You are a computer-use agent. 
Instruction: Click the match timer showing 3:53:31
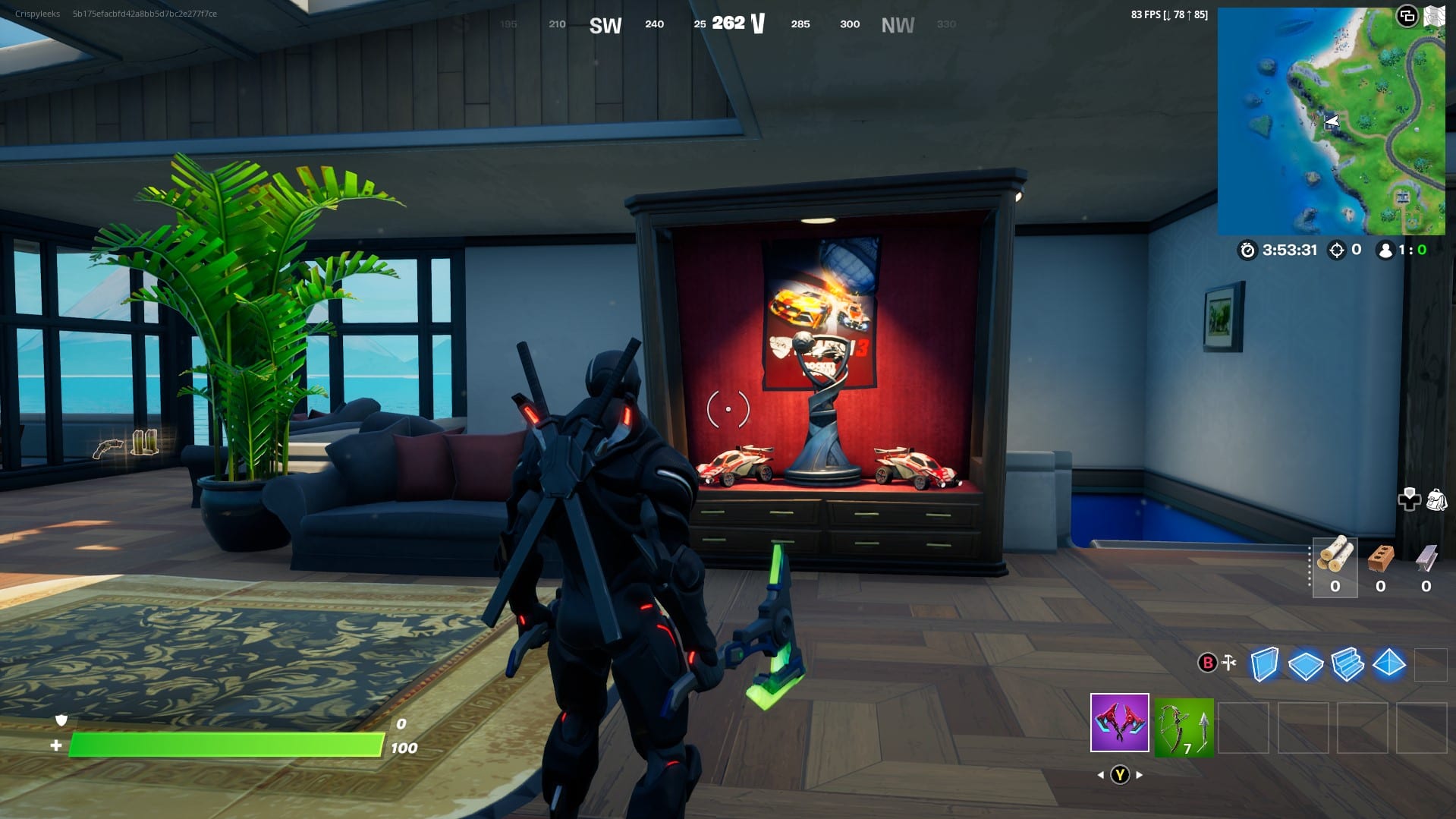coord(1288,250)
